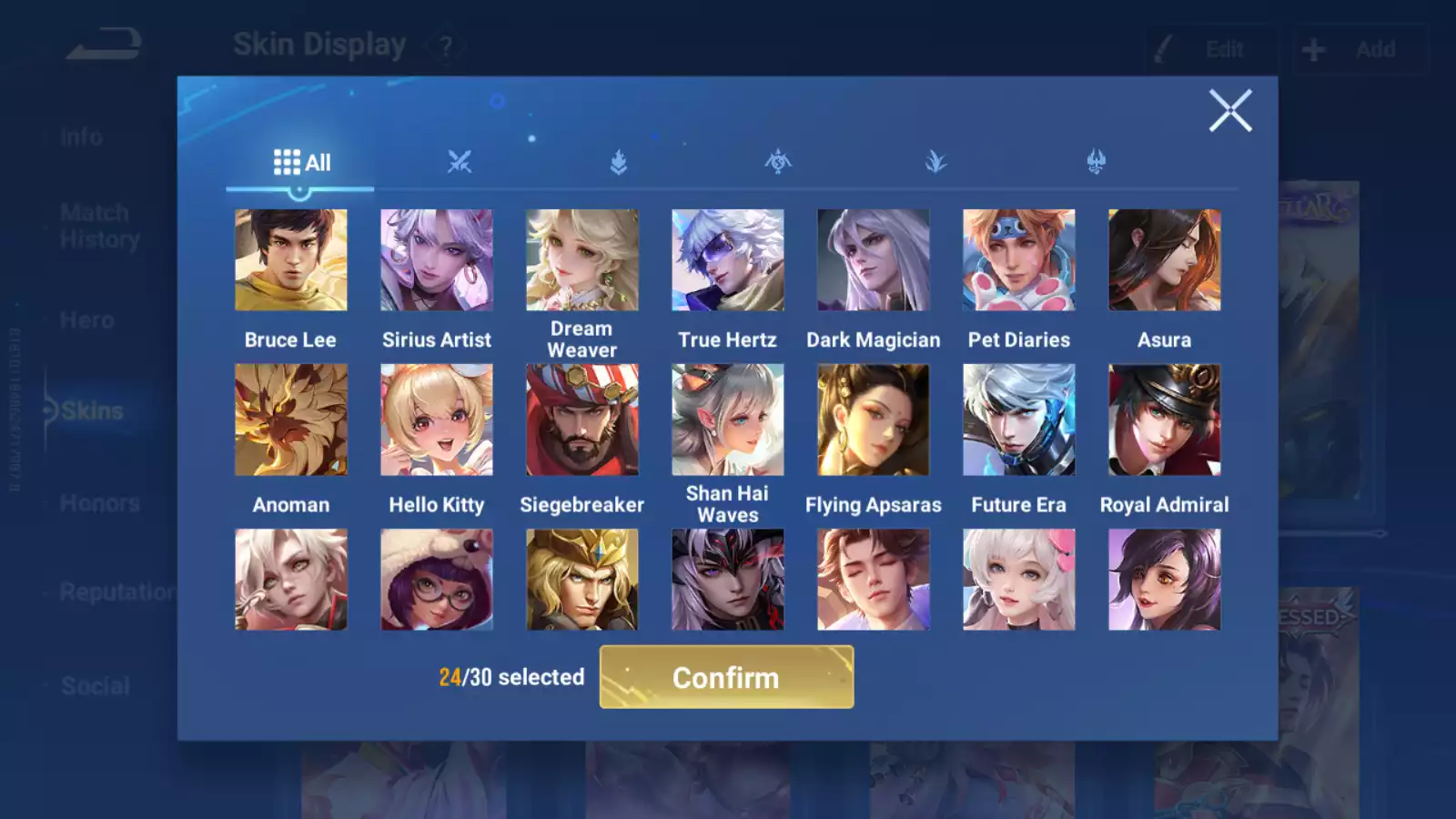The height and width of the screenshot is (819, 1456).
Task: Switch to the All skins tab
Action: pyautogui.click(x=300, y=162)
